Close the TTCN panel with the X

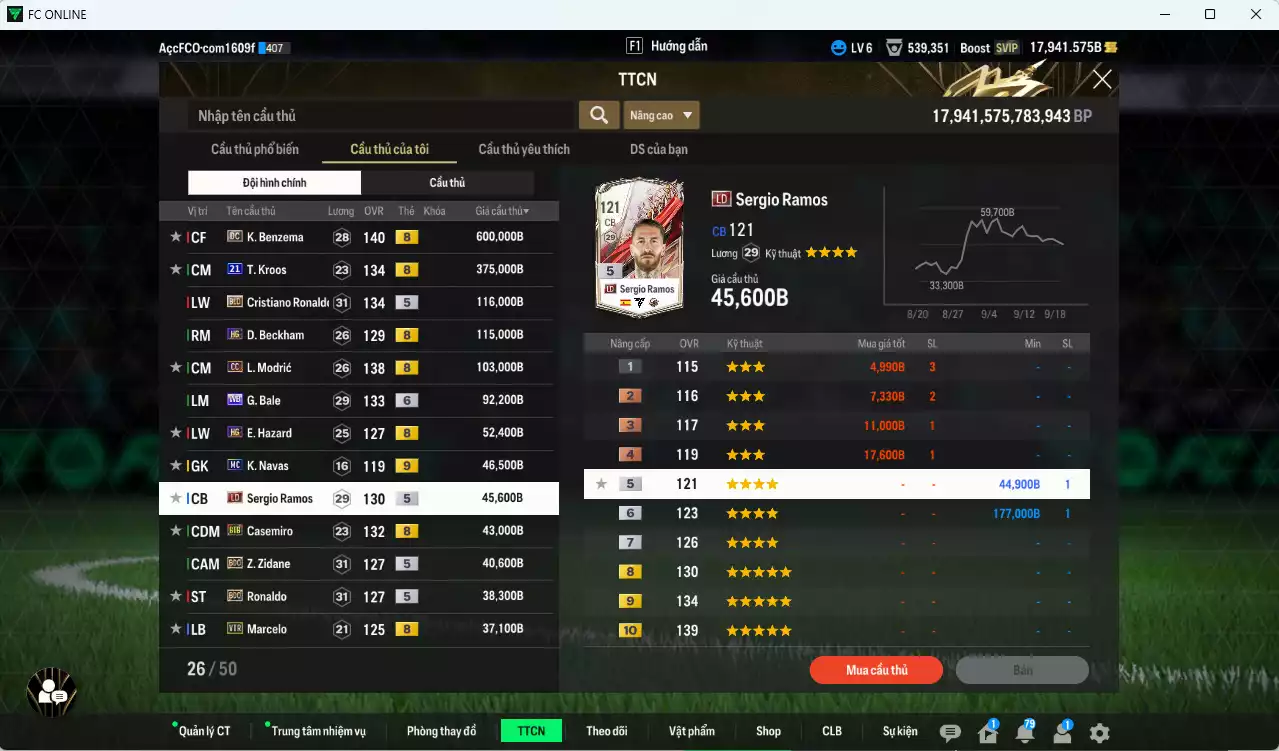click(x=1102, y=80)
